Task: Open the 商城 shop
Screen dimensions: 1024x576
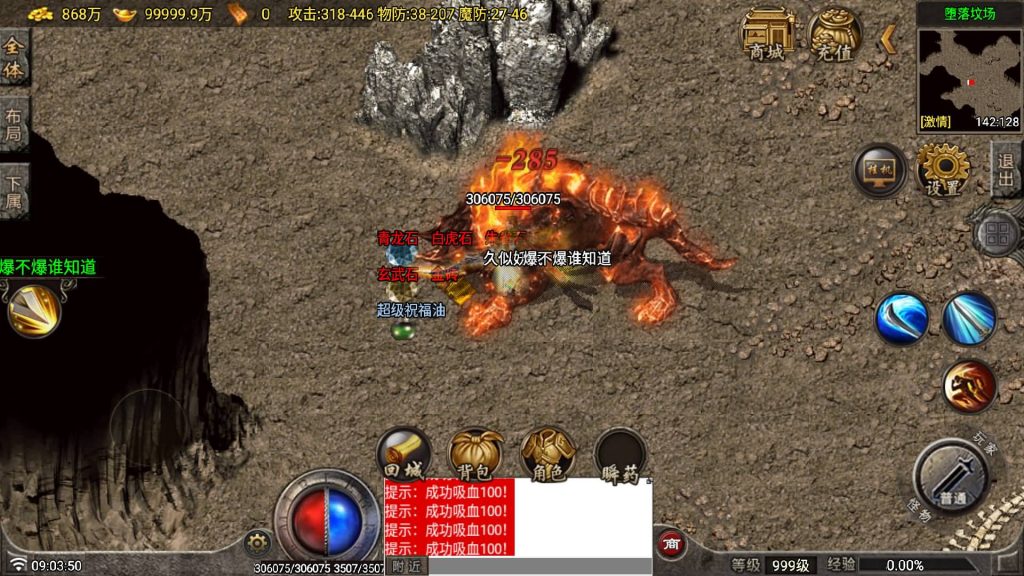Action: point(768,35)
